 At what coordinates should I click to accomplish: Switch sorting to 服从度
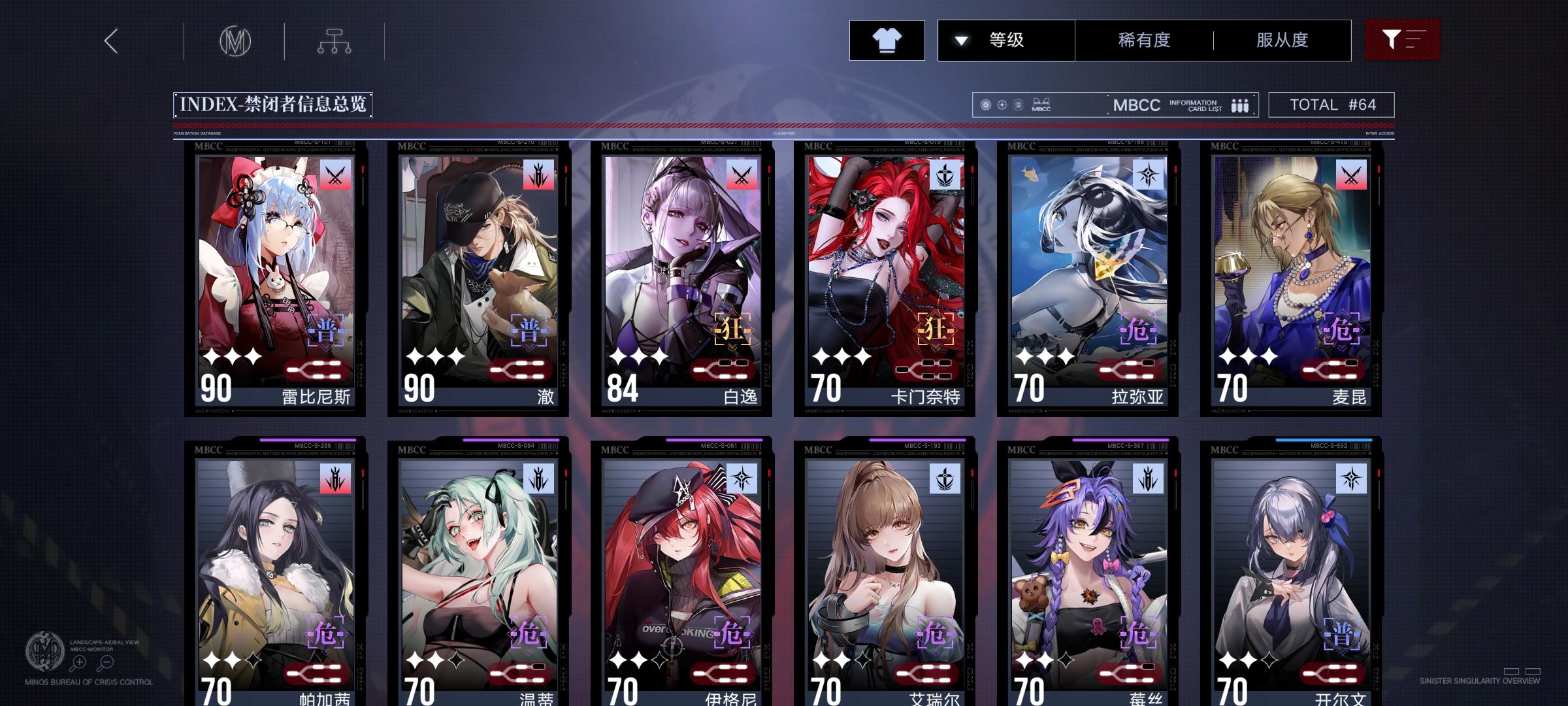[1282, 40]
